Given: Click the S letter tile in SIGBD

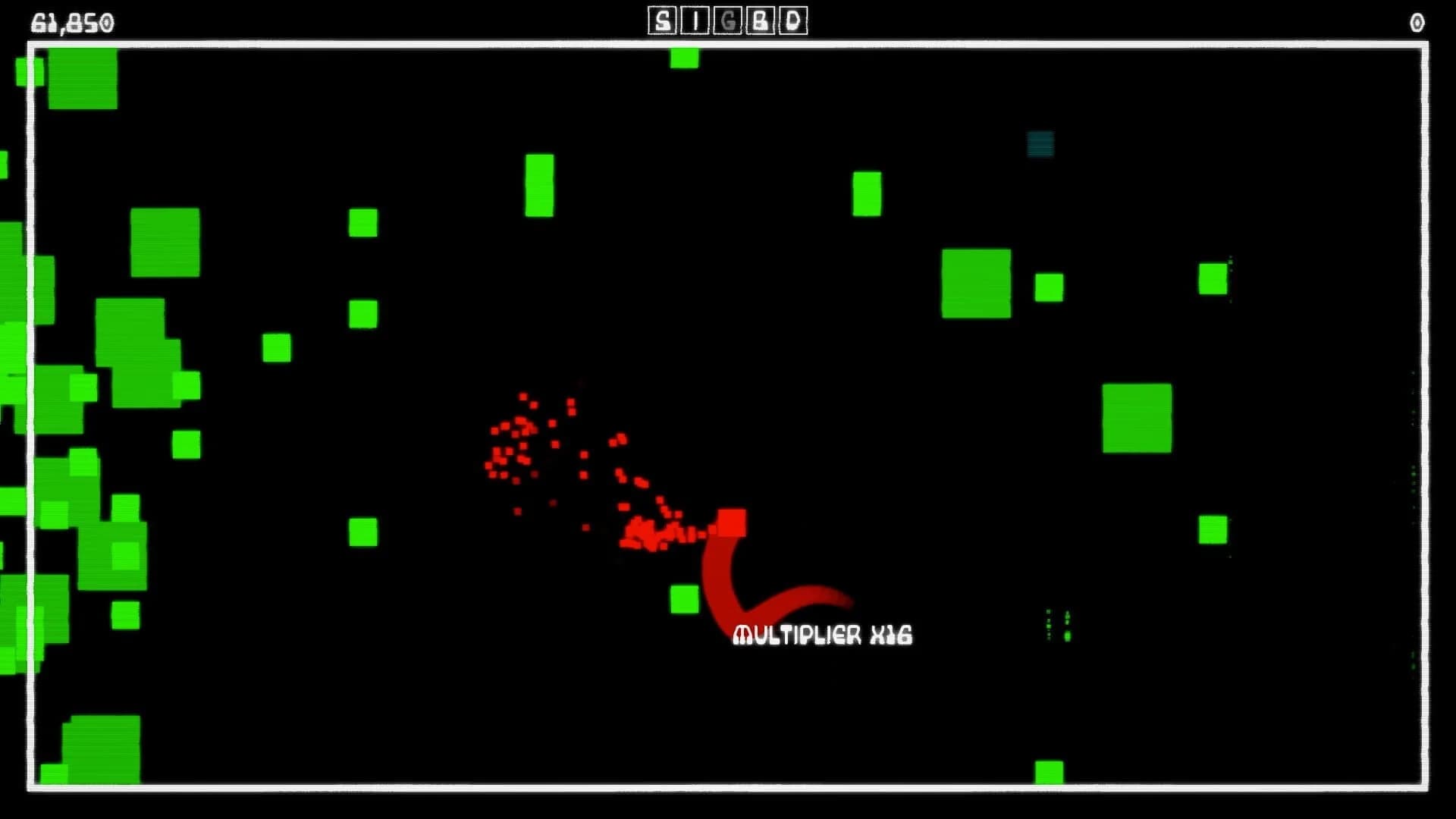Looking at the screenshot, I should [661, 20].
